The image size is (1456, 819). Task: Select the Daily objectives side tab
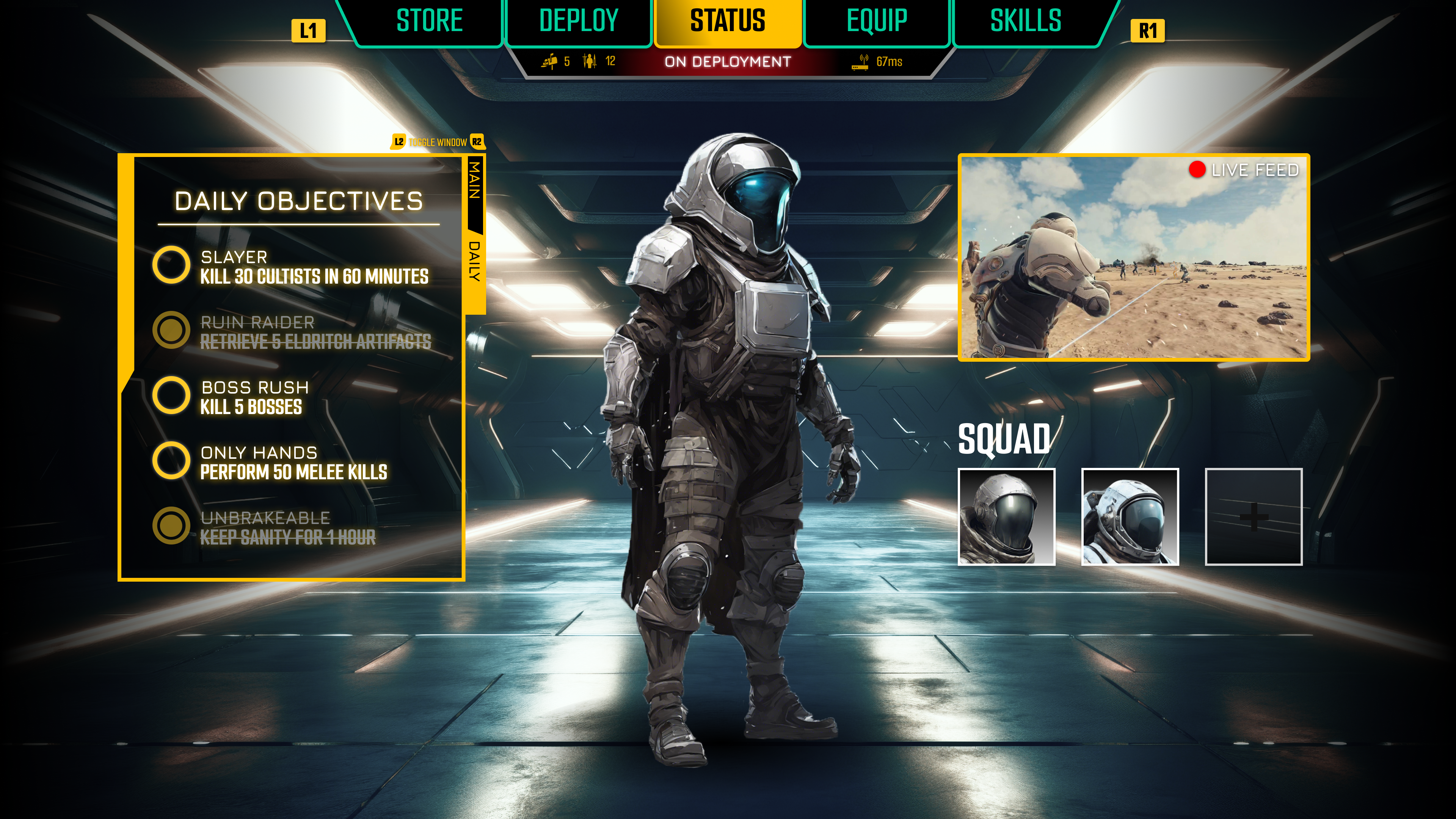475,261
